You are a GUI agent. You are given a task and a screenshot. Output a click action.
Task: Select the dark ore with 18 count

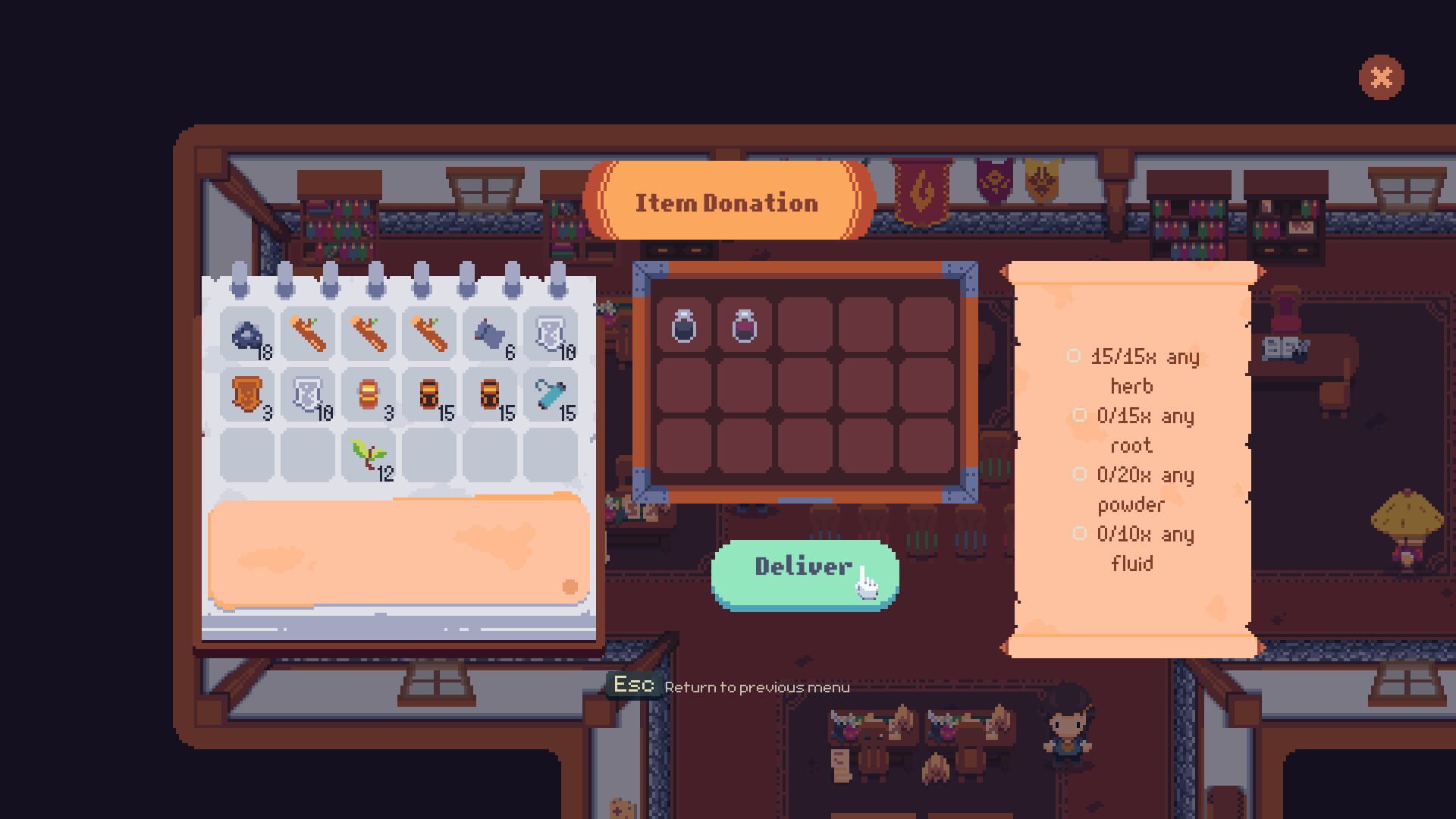click(248, 334)
